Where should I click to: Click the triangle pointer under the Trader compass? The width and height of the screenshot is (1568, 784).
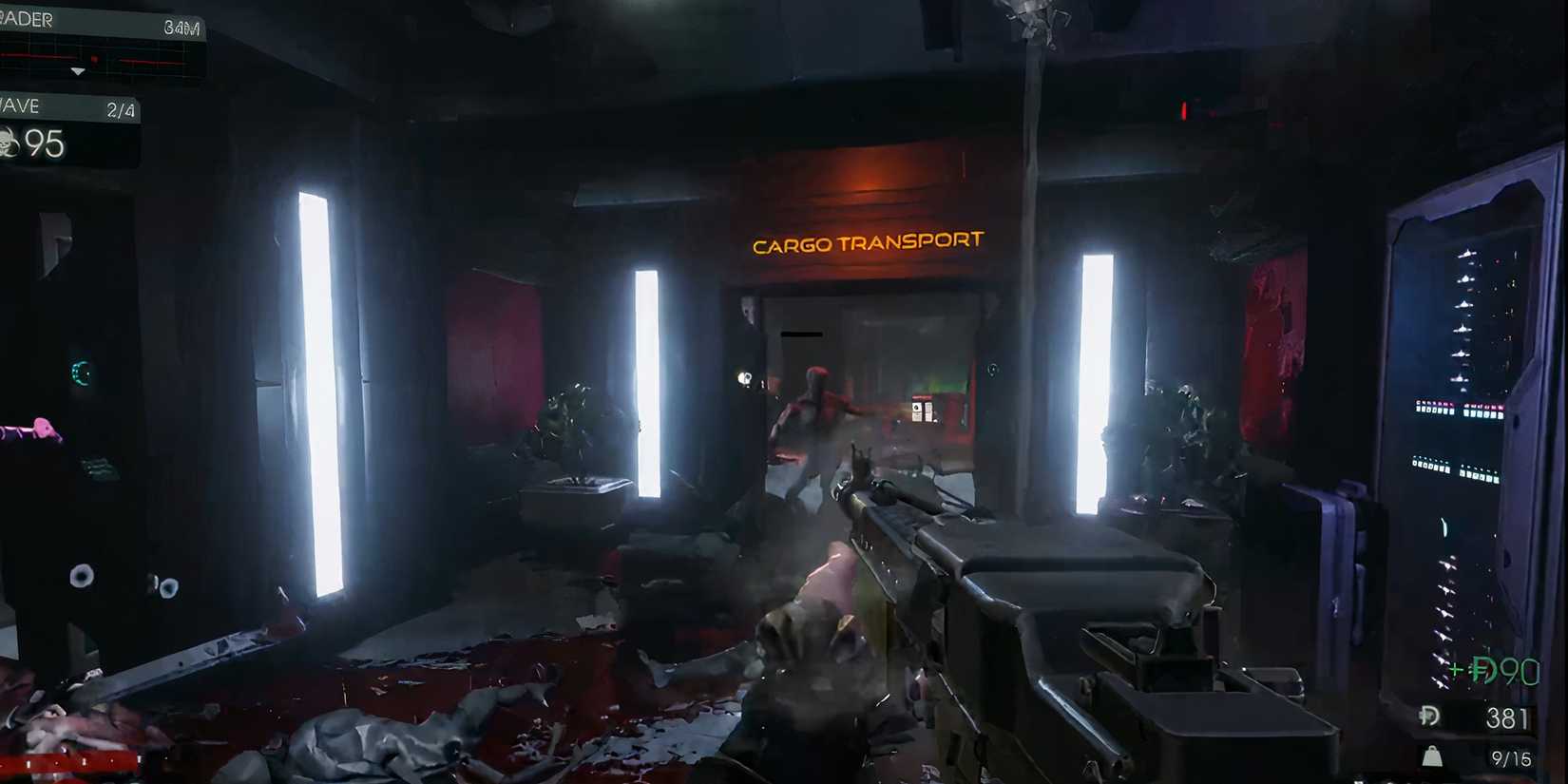click(x=78, y=71)
